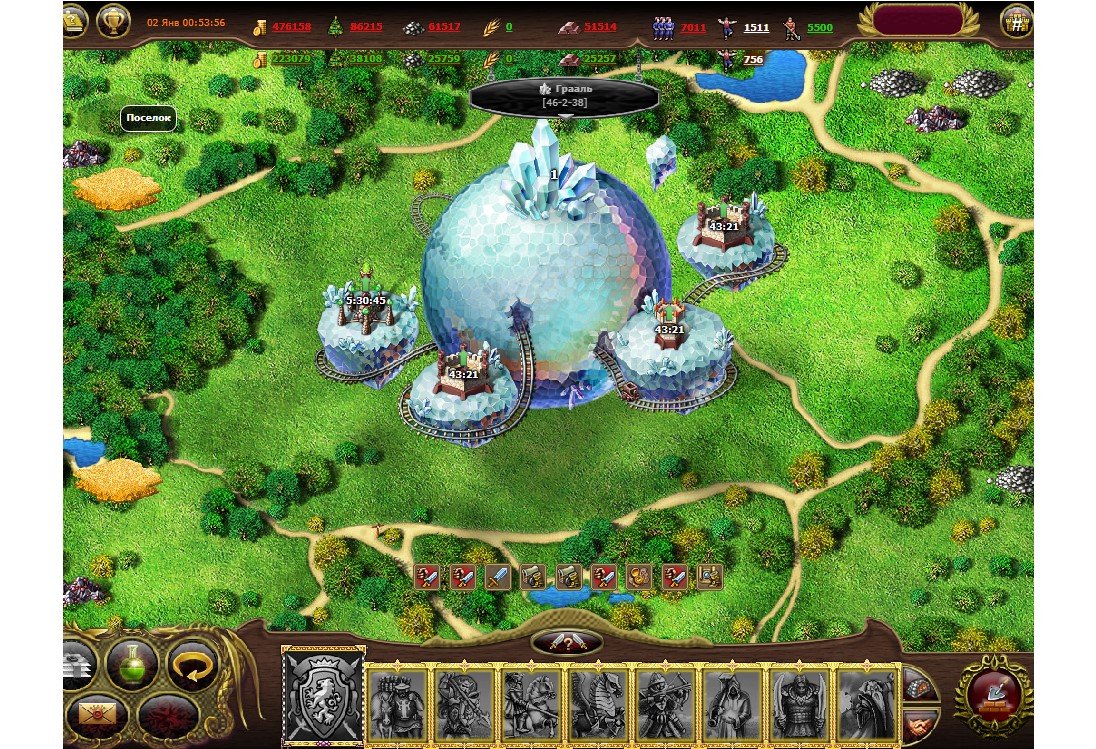Select the mounted horseman unit slot

click(x=531, y=705)
